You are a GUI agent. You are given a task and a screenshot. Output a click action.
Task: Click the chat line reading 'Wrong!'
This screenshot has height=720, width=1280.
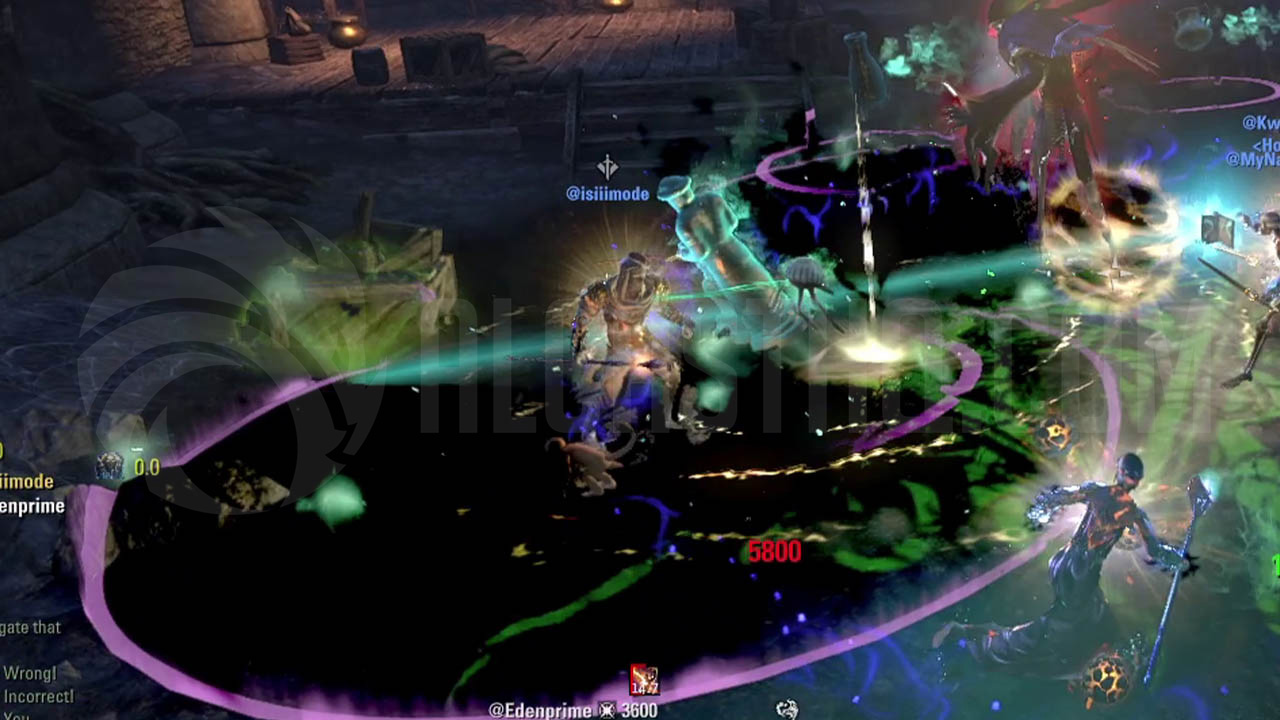click(30, 673)
